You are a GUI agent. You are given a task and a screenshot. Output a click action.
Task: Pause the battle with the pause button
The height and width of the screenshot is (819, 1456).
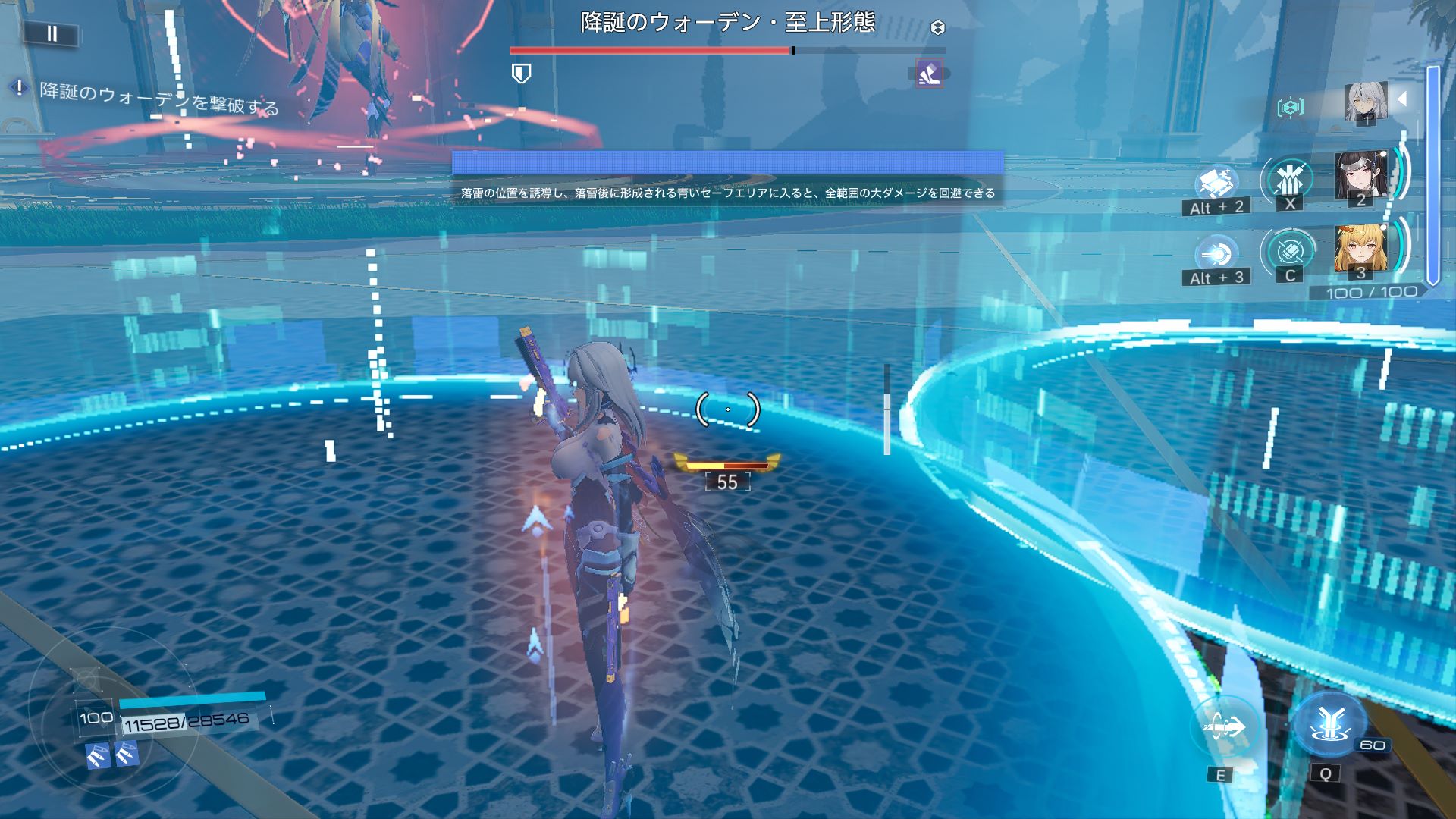pos(52,33)
